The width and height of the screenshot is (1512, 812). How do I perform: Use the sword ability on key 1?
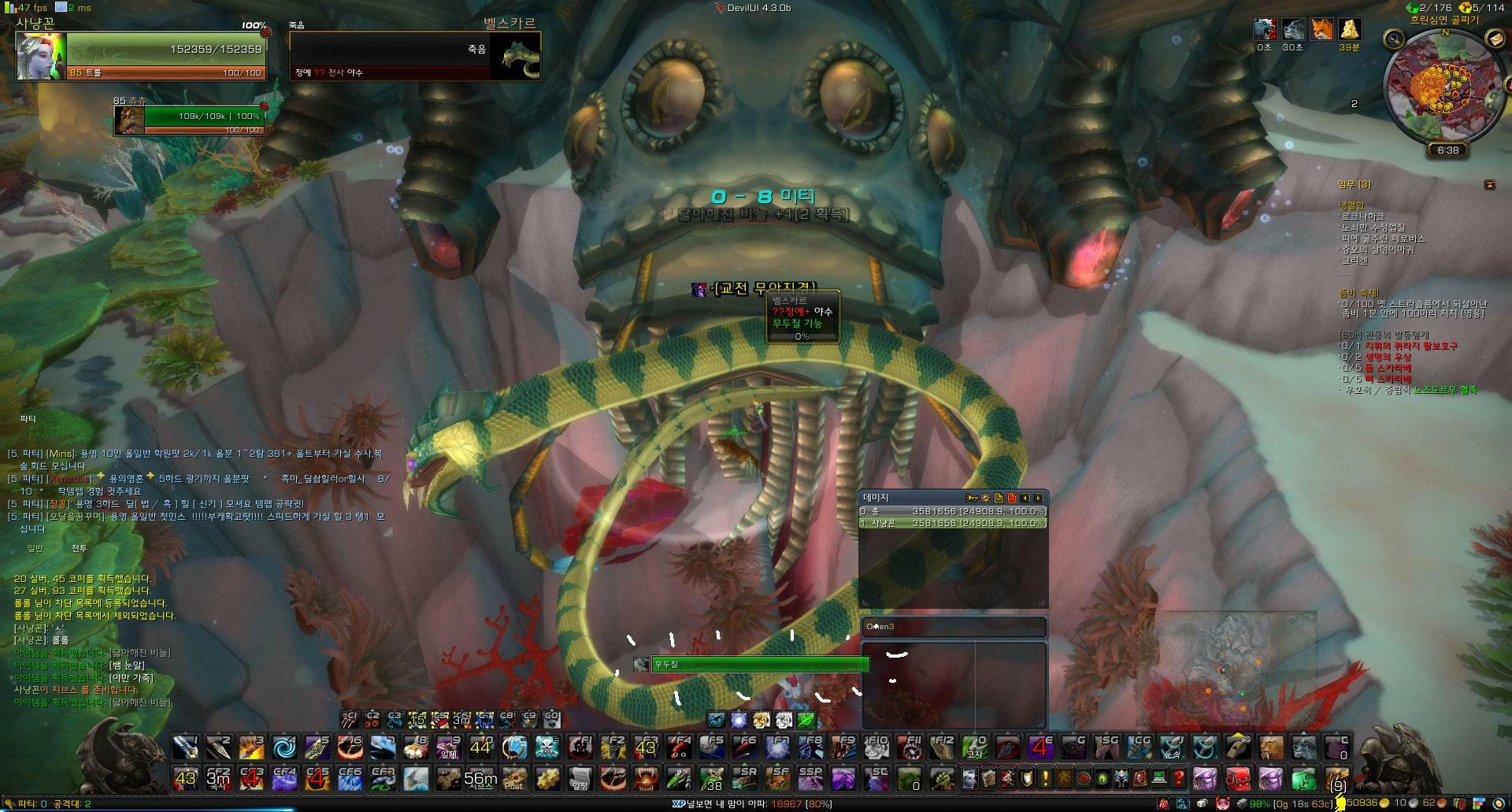tap(185, 746)
